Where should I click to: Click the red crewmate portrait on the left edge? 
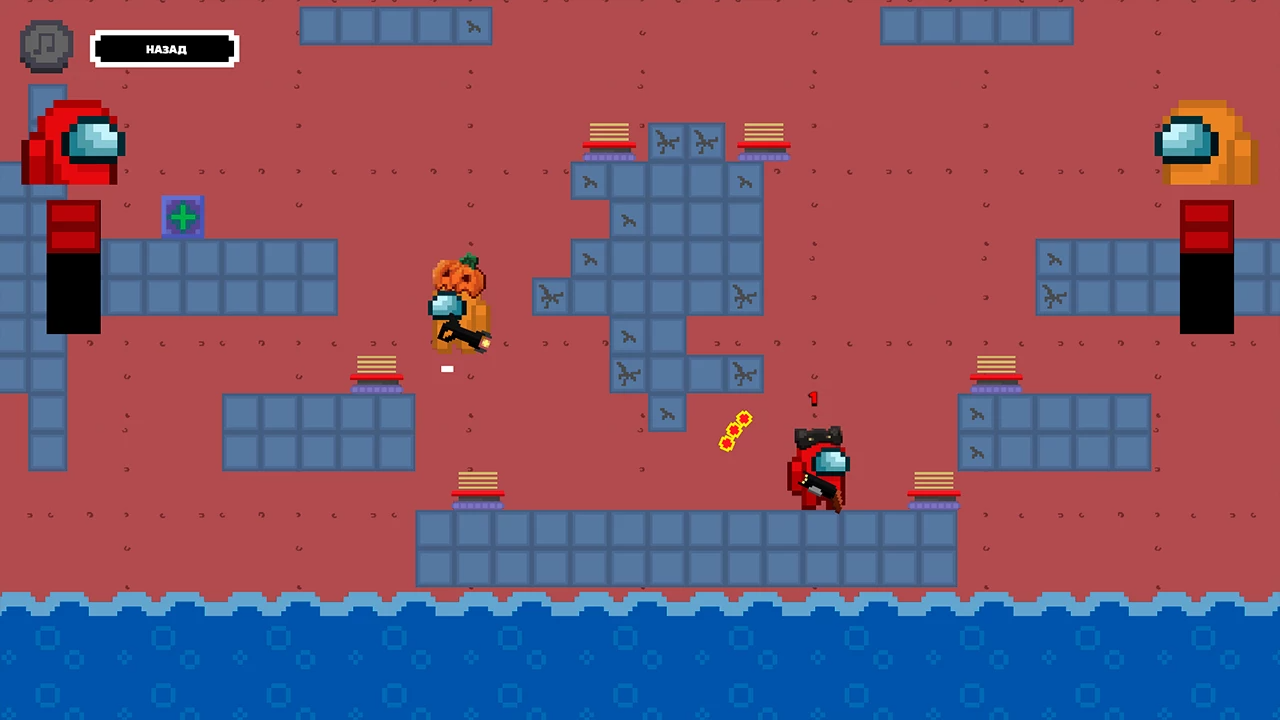(x=72, y=145)
